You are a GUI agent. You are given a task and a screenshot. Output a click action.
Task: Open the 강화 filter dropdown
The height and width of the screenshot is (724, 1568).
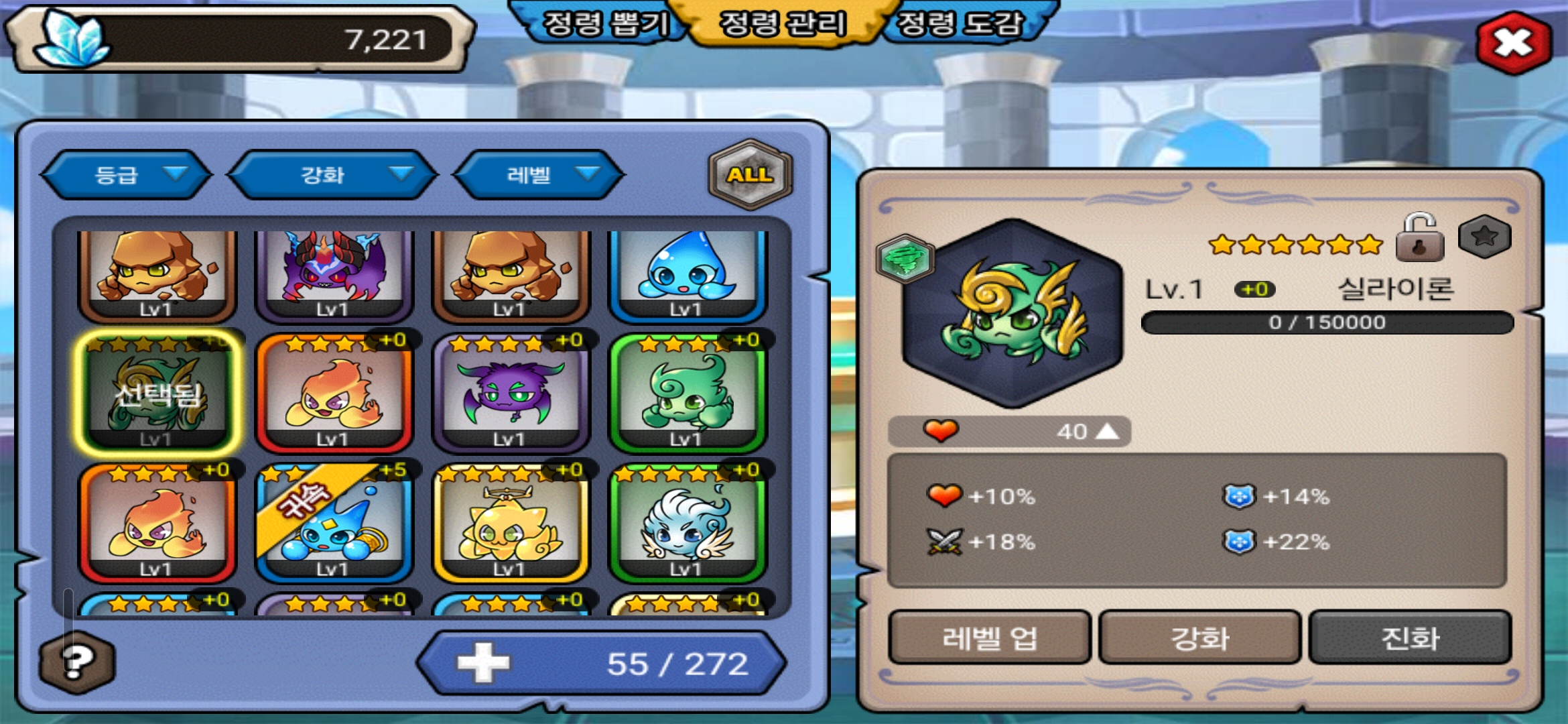coord(332,175)
